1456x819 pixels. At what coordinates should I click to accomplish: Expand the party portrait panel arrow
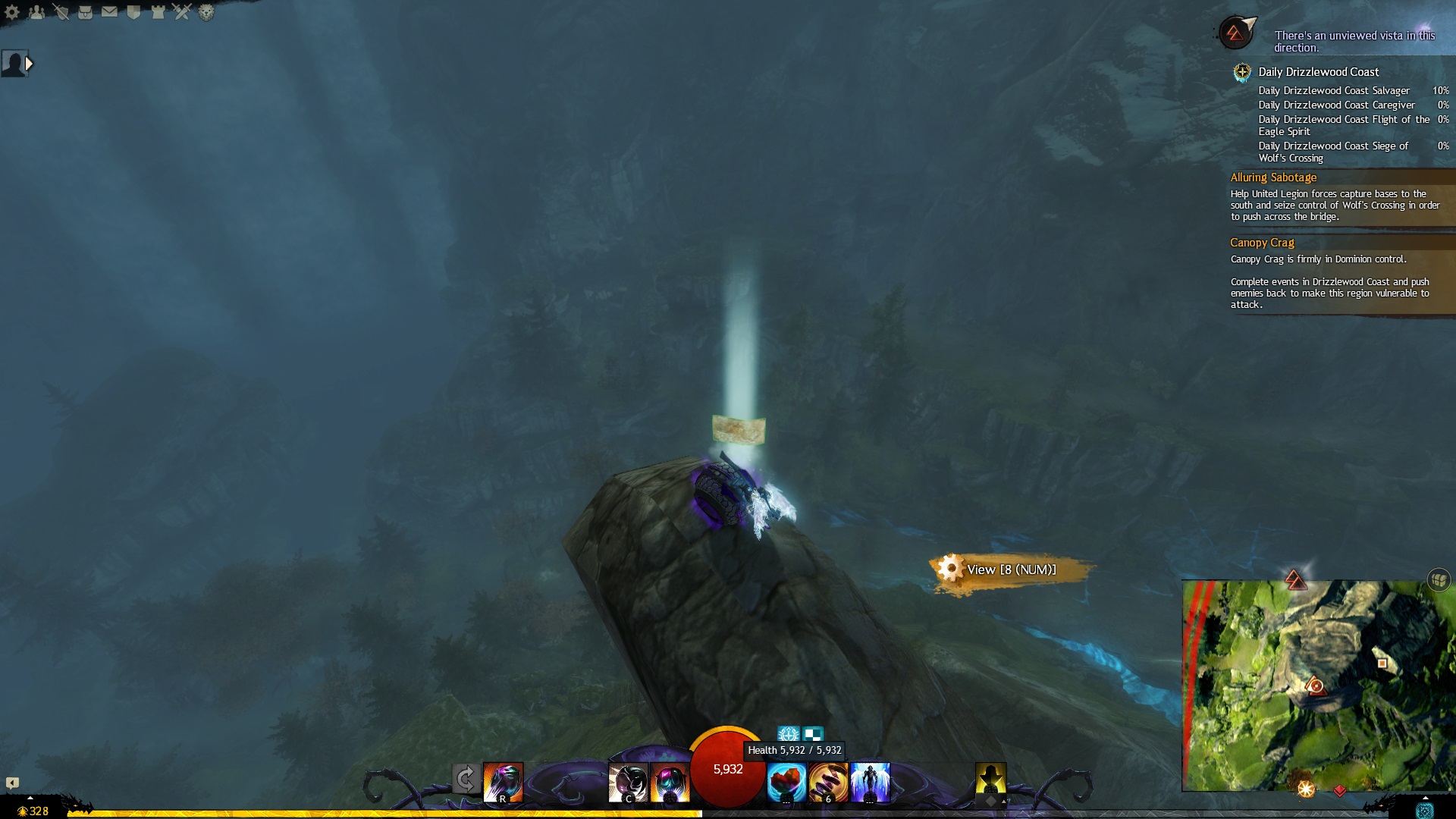29,64
